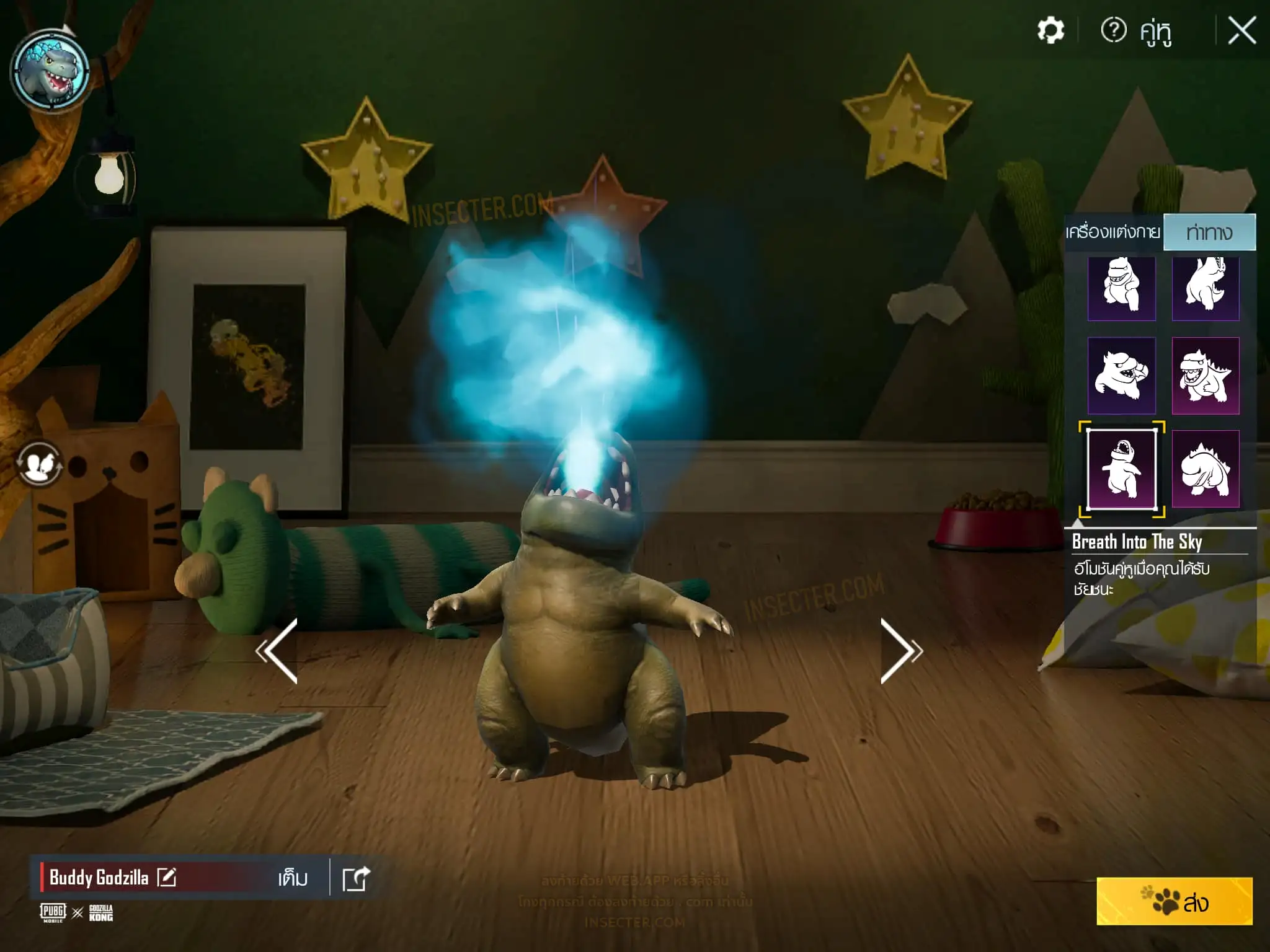Image resolution: width=1270 pixels, height=952 pixels.
Task: Share the companion using the share icon
Action: [356, 878]
